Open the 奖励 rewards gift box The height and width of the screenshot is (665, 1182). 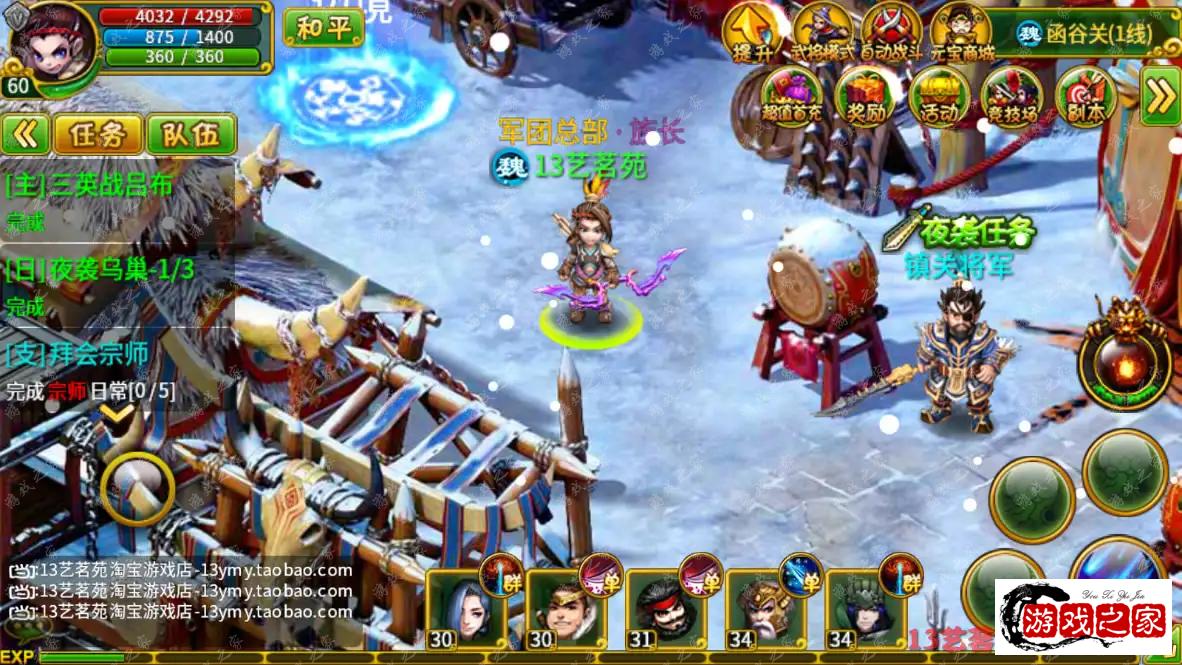pos(861,97)
